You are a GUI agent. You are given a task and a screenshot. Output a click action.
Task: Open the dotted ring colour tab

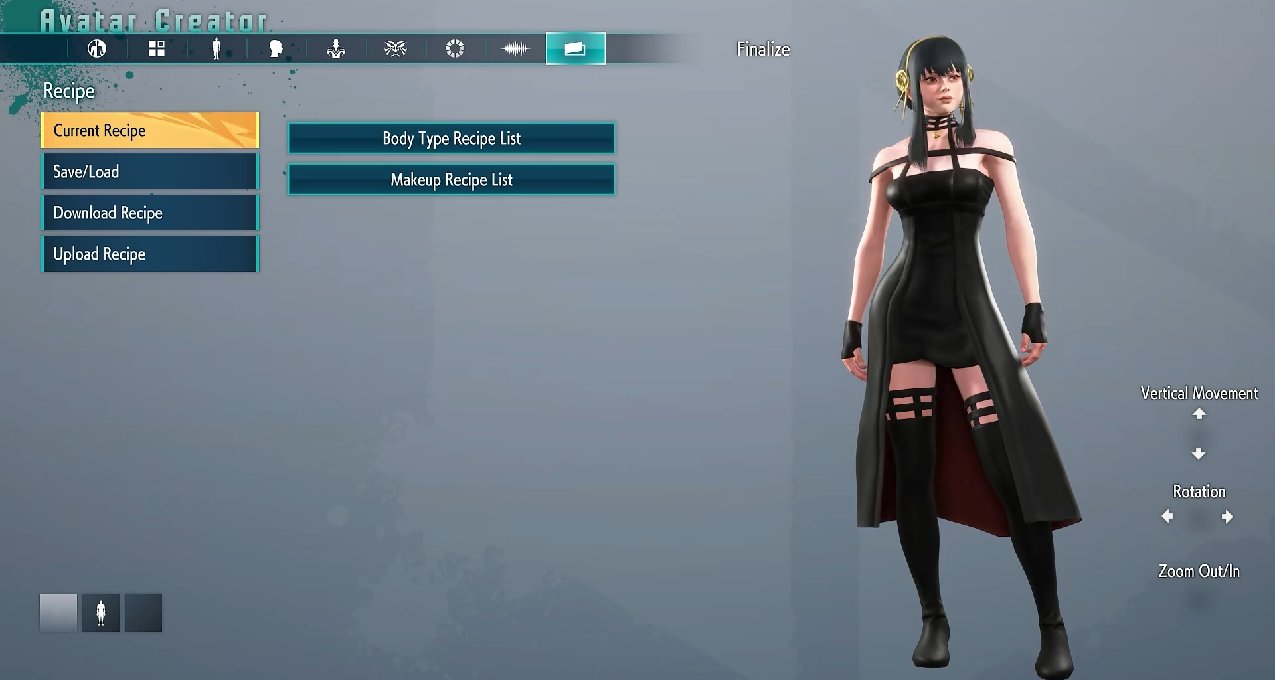pos(455,48)
